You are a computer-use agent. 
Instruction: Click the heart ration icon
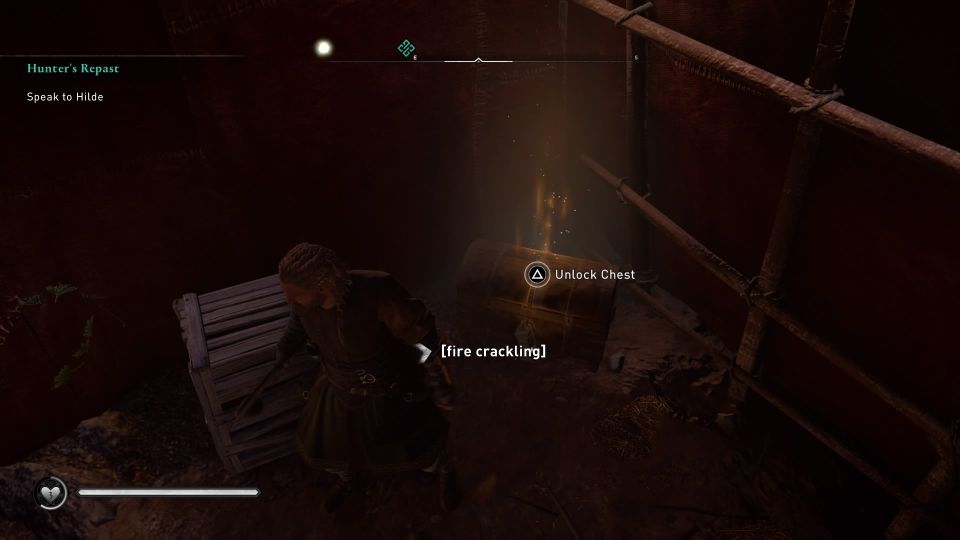point(51,492)
